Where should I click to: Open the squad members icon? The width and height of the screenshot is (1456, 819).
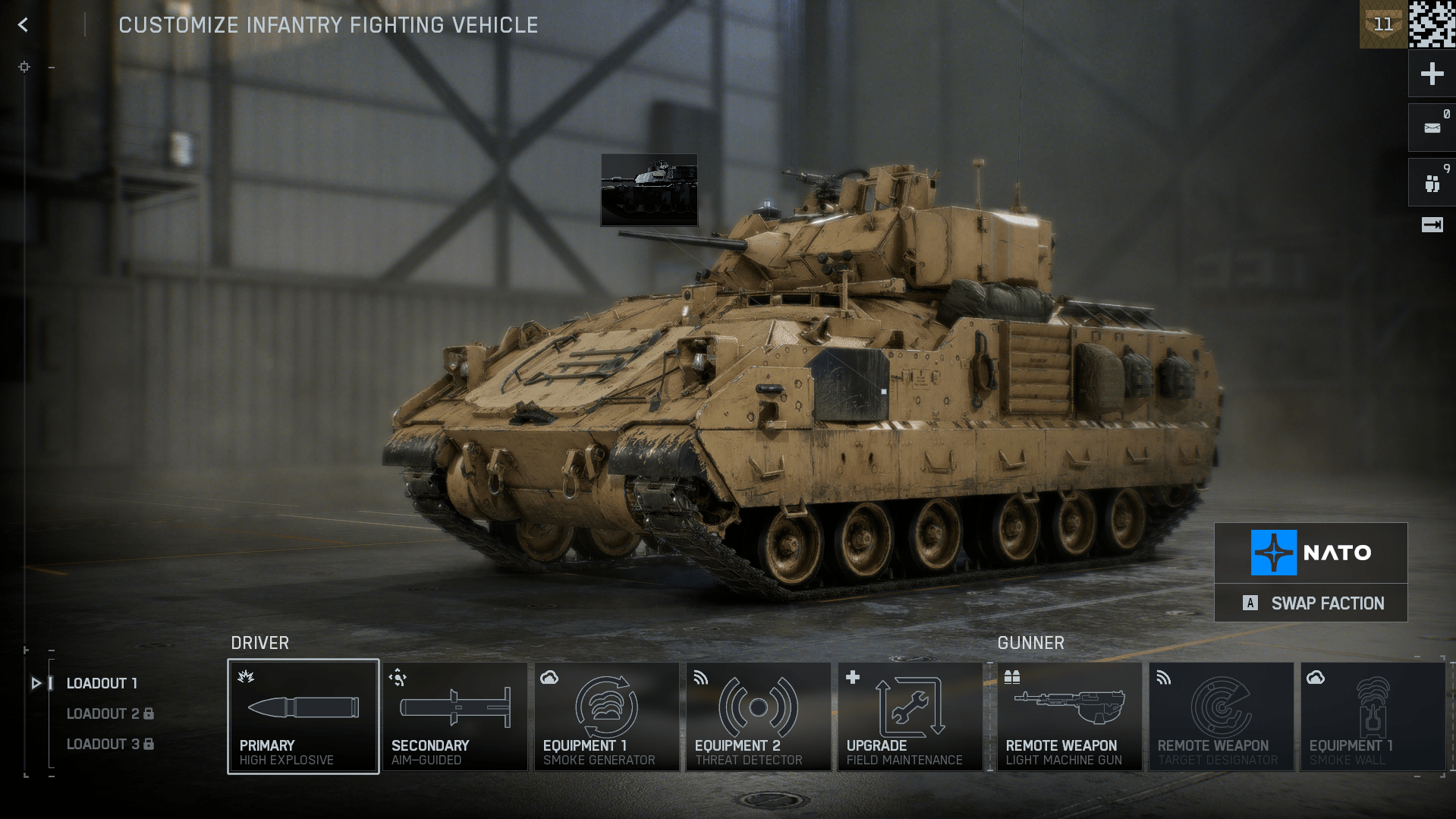pos(1432,183)
